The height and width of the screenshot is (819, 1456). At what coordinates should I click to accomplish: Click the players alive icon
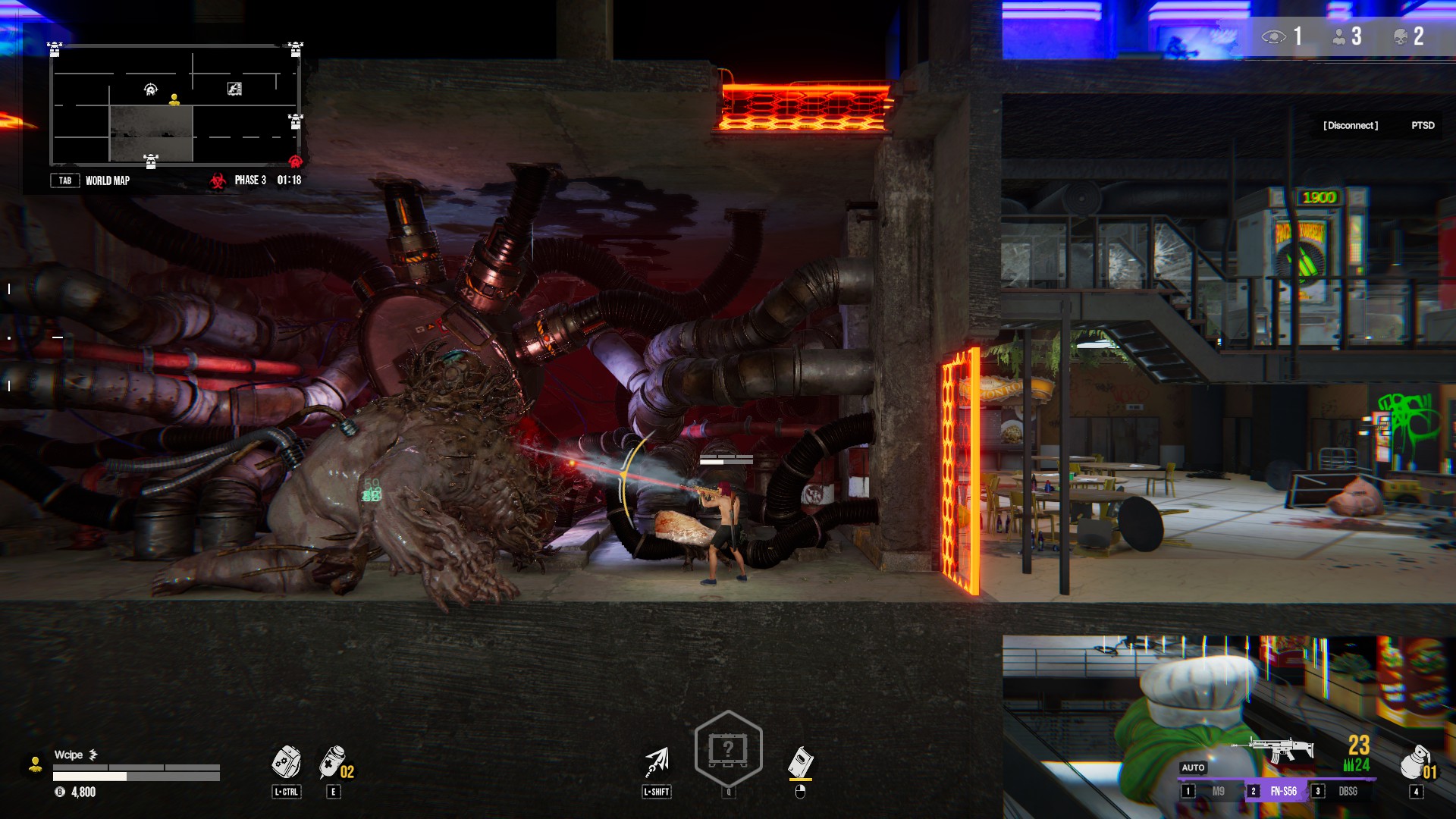pyautogui.click(x=1339, y=36)
